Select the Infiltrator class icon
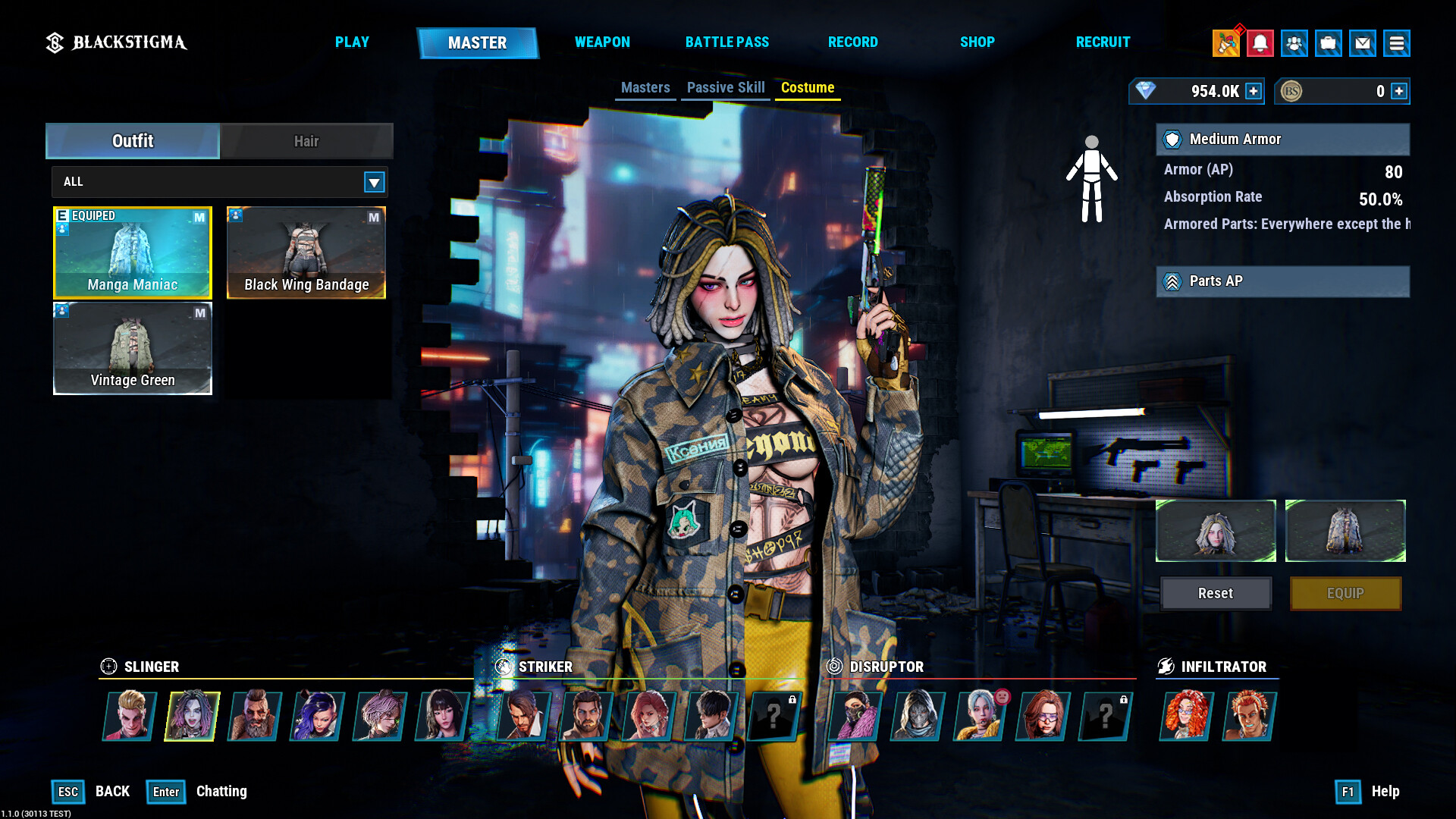Screen dimensions: 1456x819 pyautogui.click(x=1166, y=667)
